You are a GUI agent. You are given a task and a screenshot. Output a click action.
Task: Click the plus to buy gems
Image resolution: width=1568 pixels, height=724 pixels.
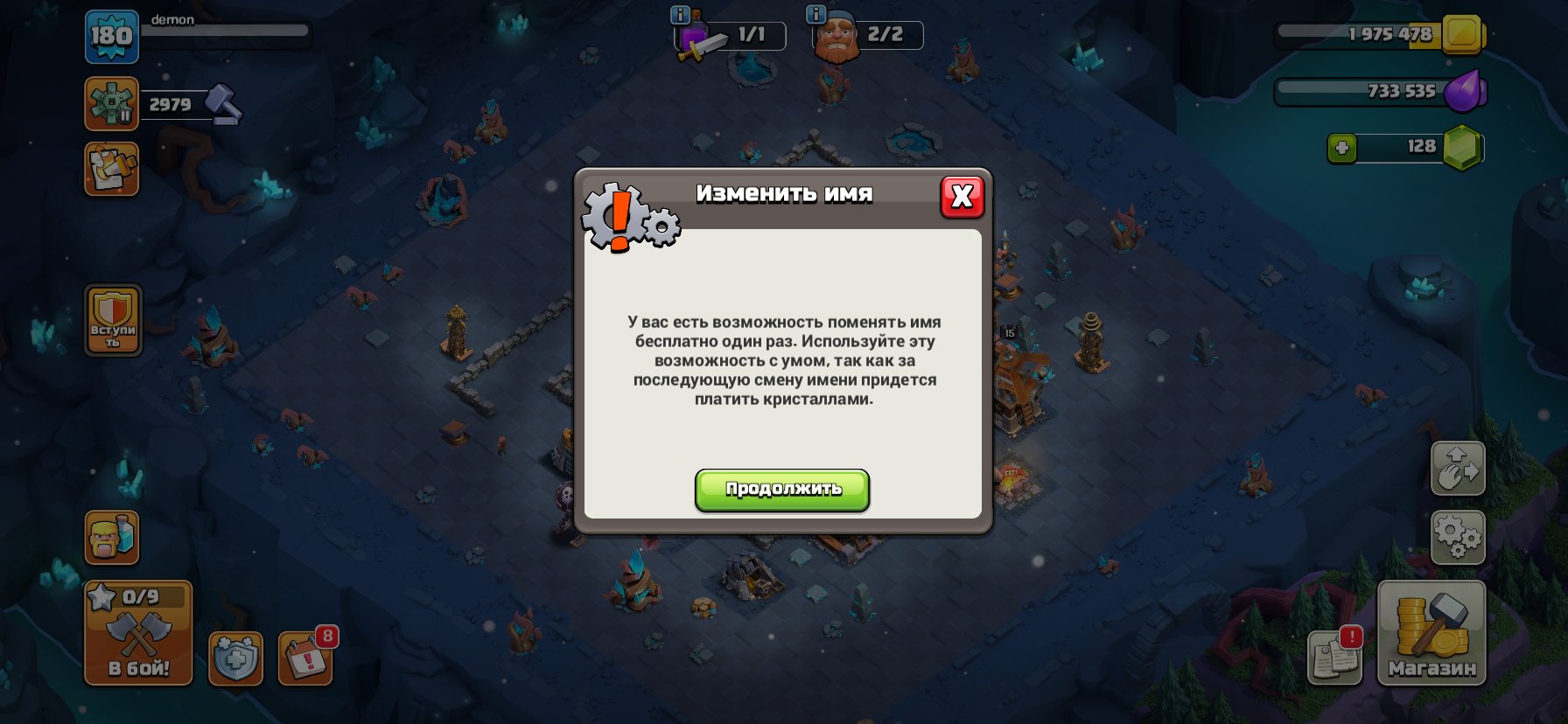pos(1344,149)
